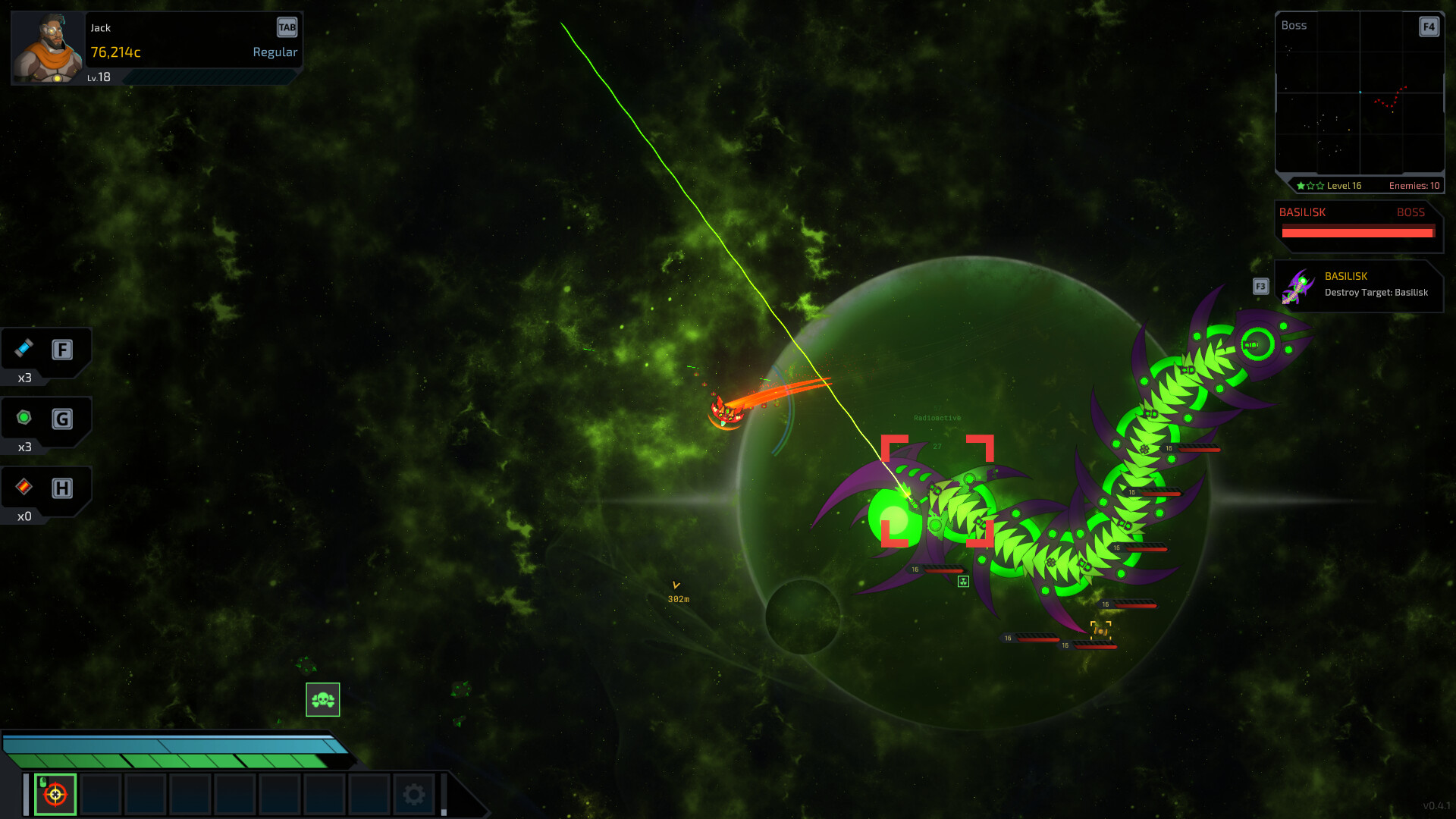
Task: Open settings via the gear icon in the hotbar
Action: 413,793
